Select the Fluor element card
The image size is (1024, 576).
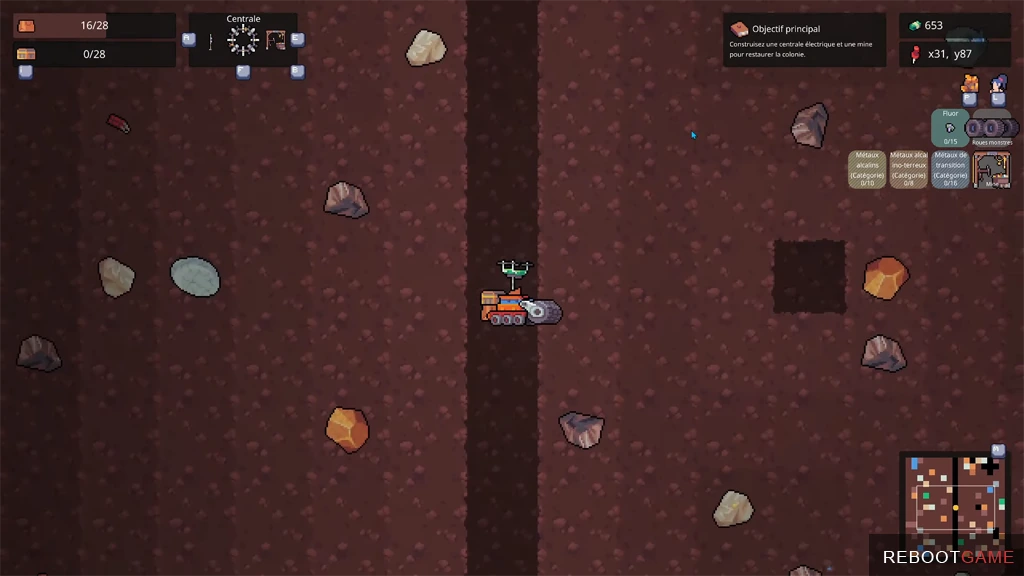[950, 127]
